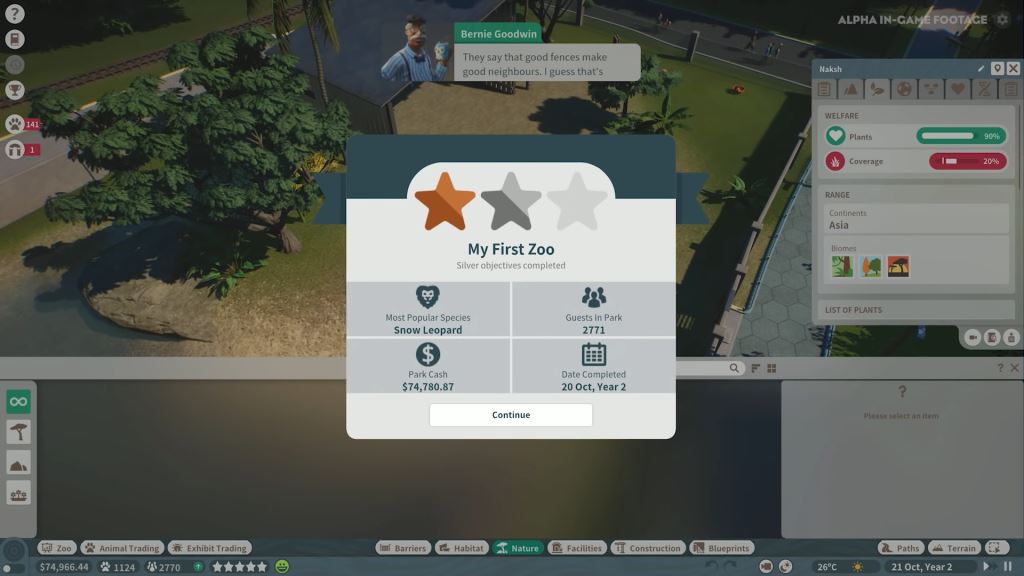
Task: Open the settings gear icon
Action: 1002,19
